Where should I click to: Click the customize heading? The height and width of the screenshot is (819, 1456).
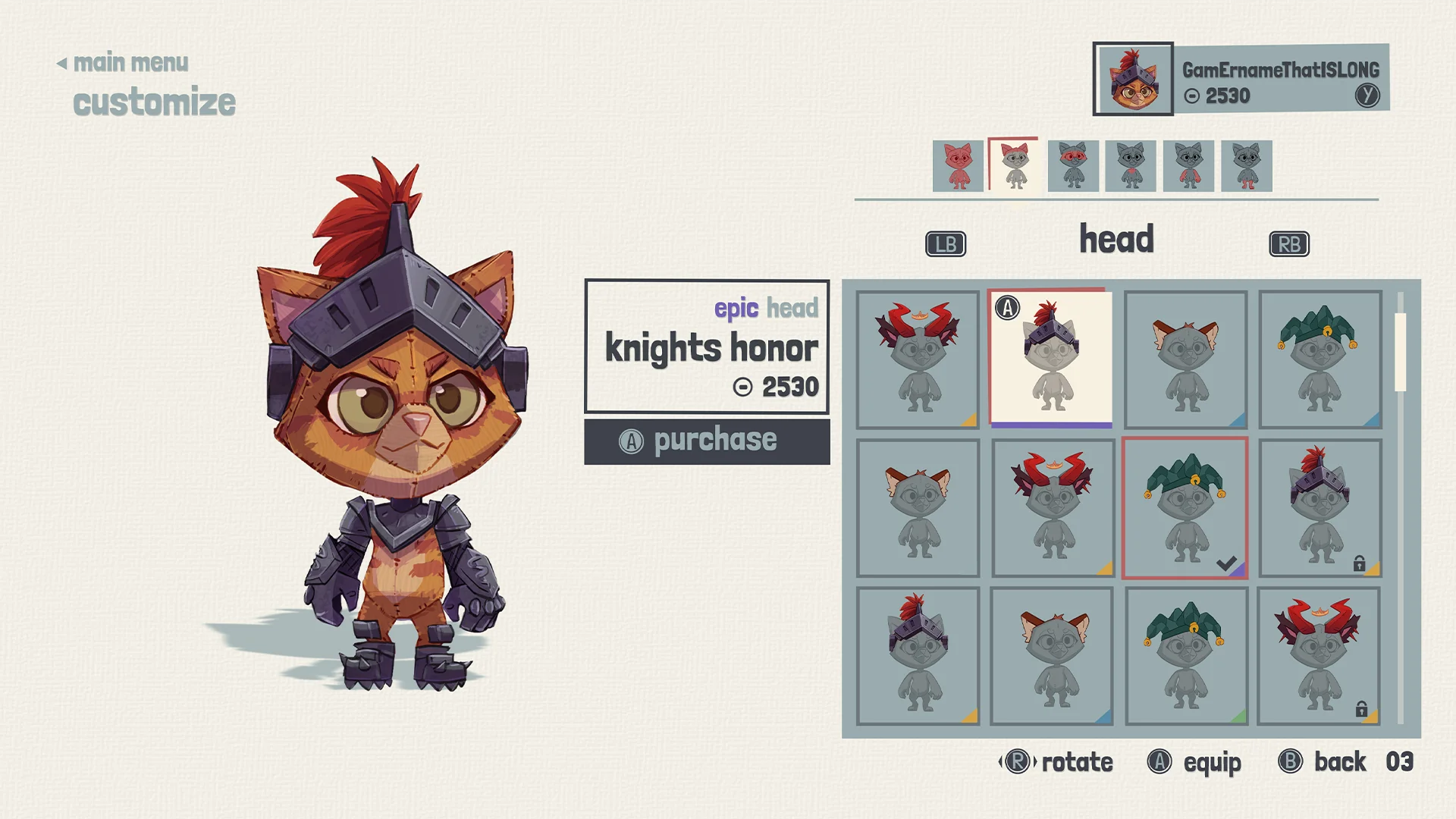pos(154,101)
